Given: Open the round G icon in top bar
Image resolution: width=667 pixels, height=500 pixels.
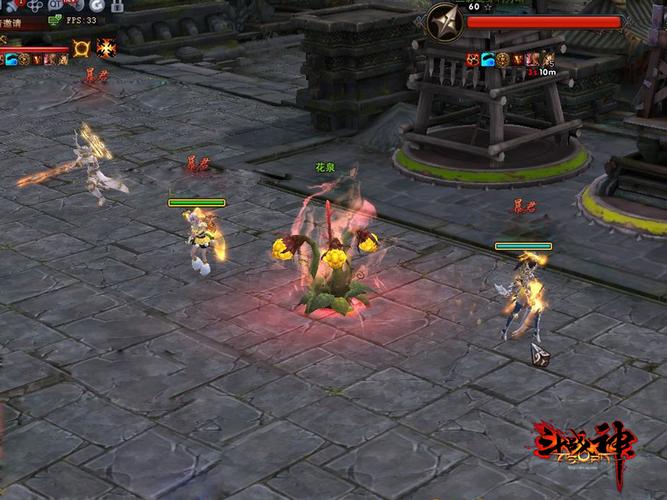Looking at the screenshot, I should [x=96, y=5].
